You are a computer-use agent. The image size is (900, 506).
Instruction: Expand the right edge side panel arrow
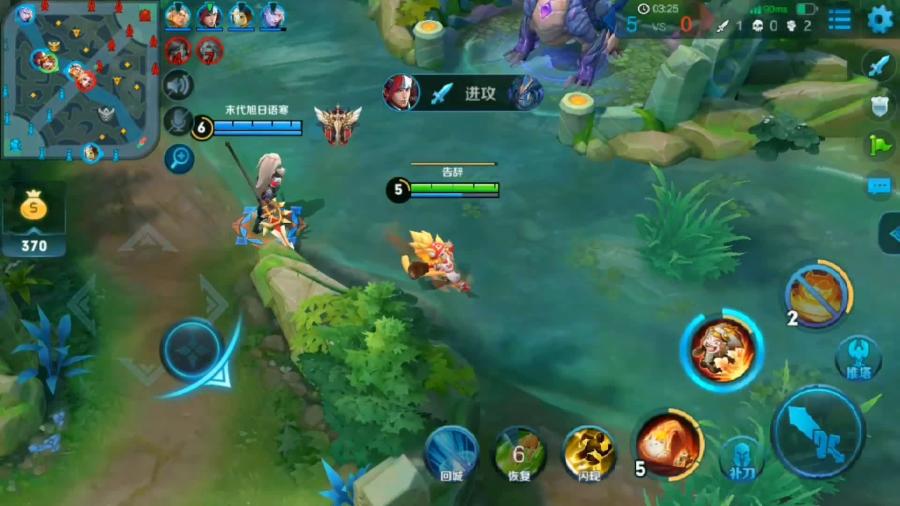coord(889,233)
